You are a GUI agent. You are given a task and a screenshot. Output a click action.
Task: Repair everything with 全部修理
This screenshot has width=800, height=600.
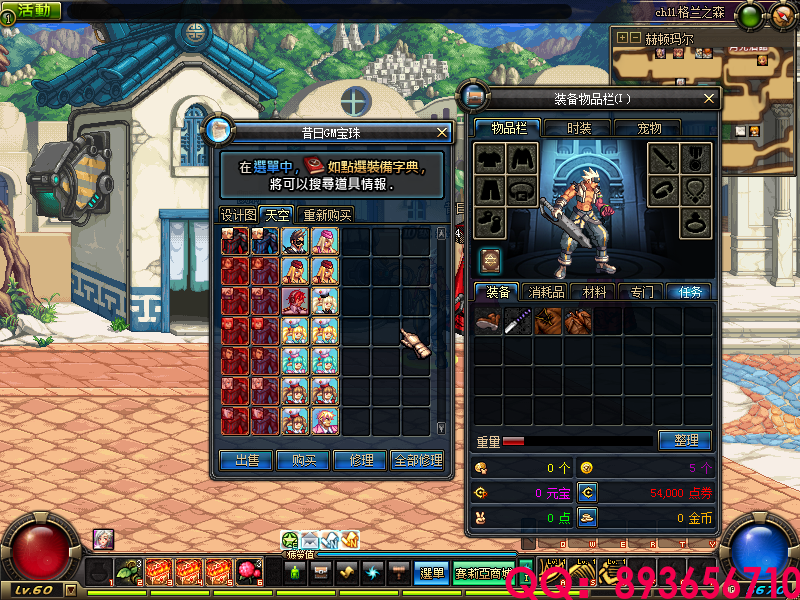pyautogui.click(x=417, y=460)
